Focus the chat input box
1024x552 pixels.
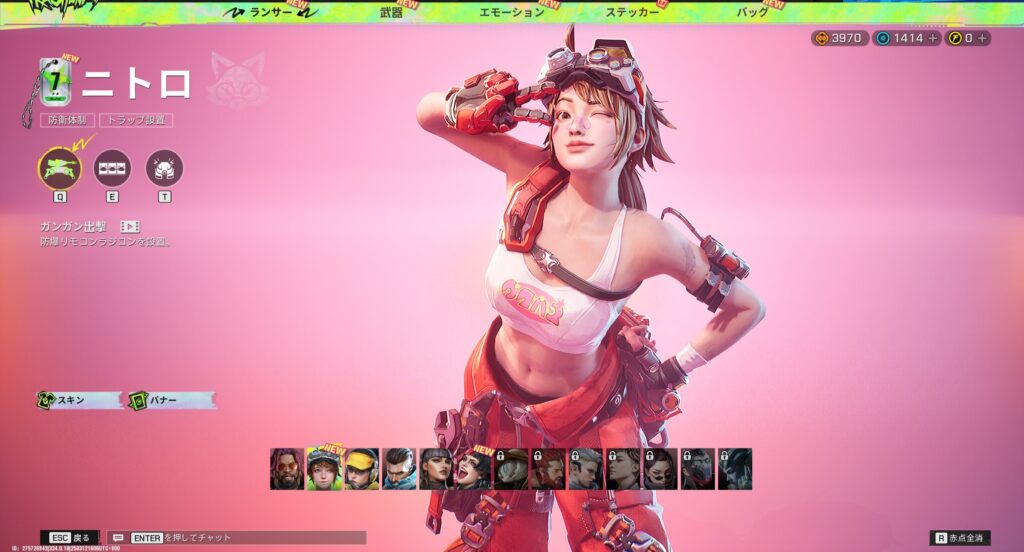[240, 538]
